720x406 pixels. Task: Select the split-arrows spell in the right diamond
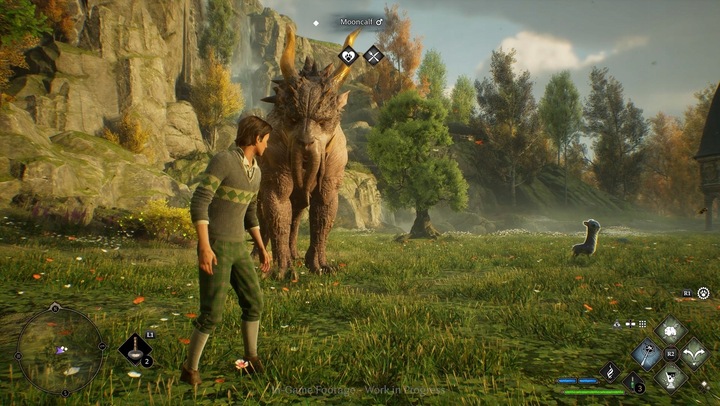[x=692, y=353]
